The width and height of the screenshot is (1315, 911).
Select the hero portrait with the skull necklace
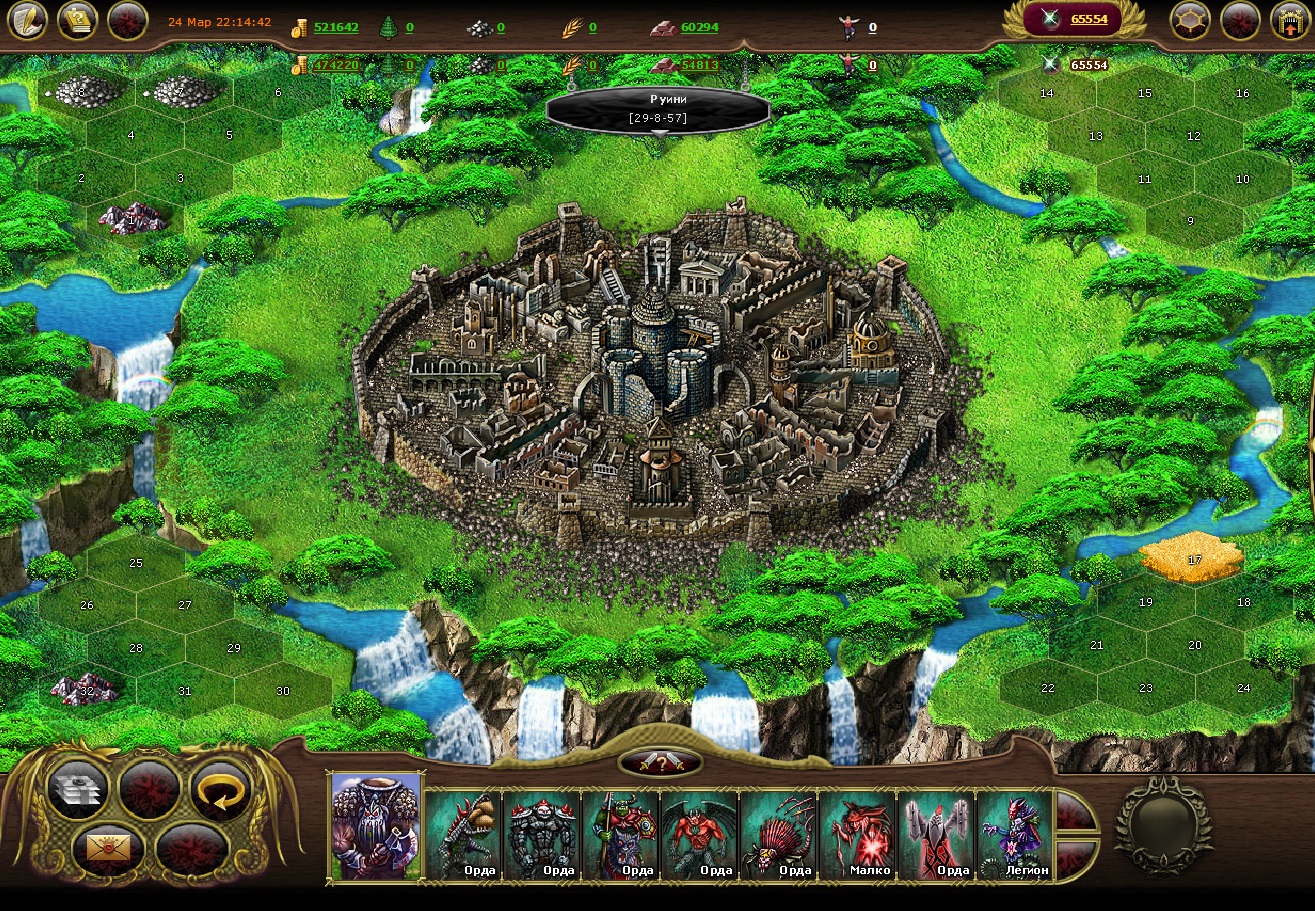click(x=376, y=827)
